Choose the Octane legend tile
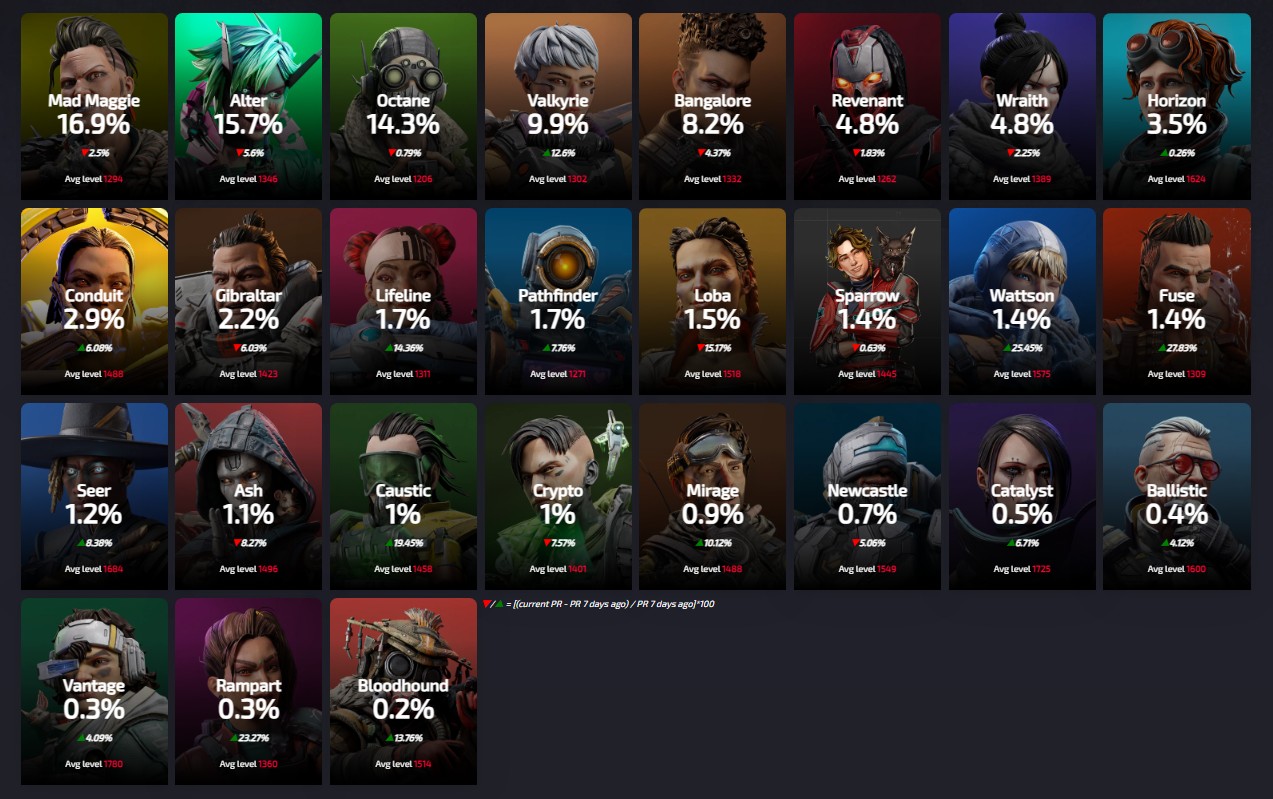The height and width of the screenshot is (799, 1273). (x=403, y=106)
